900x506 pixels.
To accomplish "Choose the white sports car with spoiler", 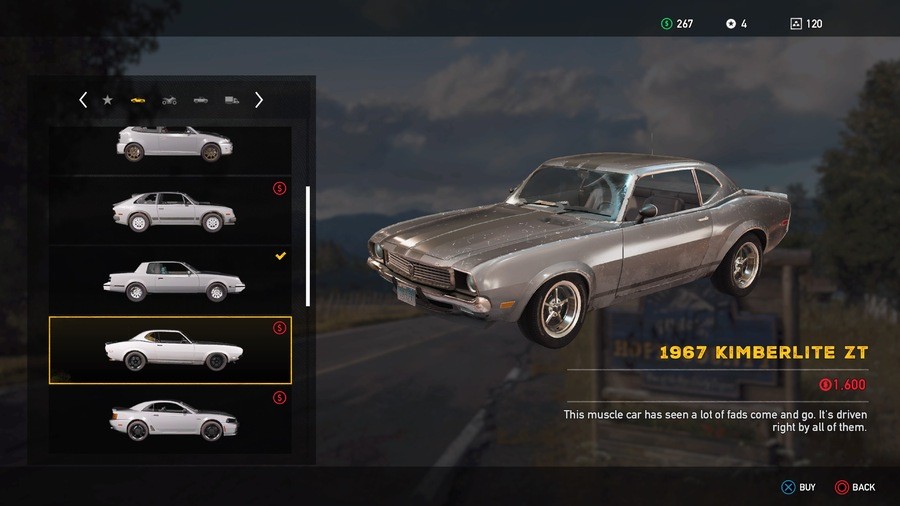I will [x=170, y=420].
